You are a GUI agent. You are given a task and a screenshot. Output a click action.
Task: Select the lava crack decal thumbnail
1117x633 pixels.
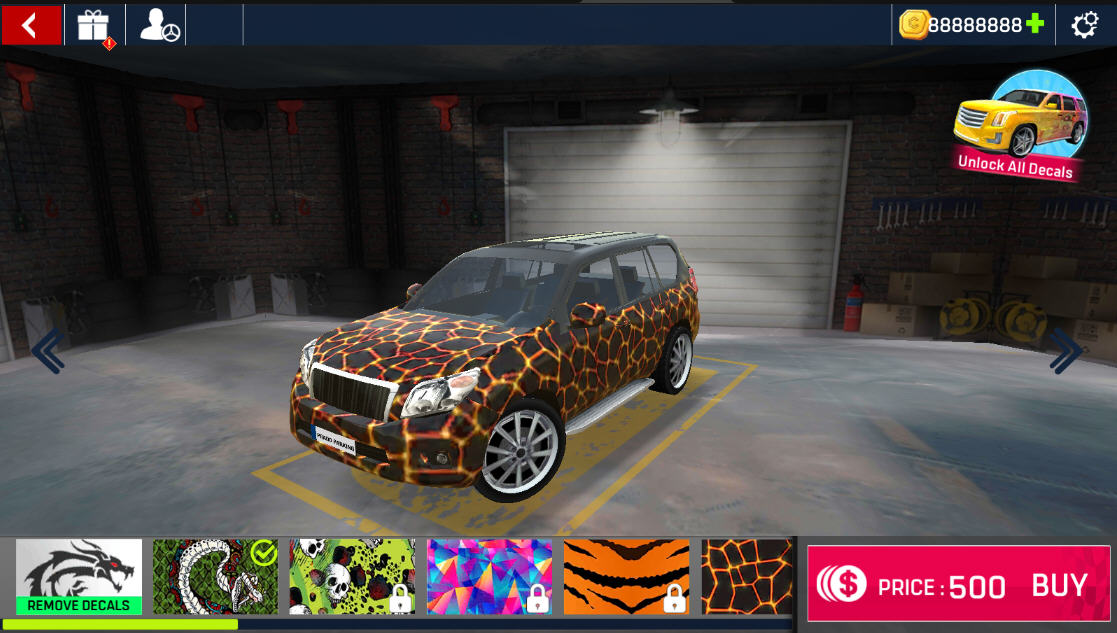[x=746, y=577]
